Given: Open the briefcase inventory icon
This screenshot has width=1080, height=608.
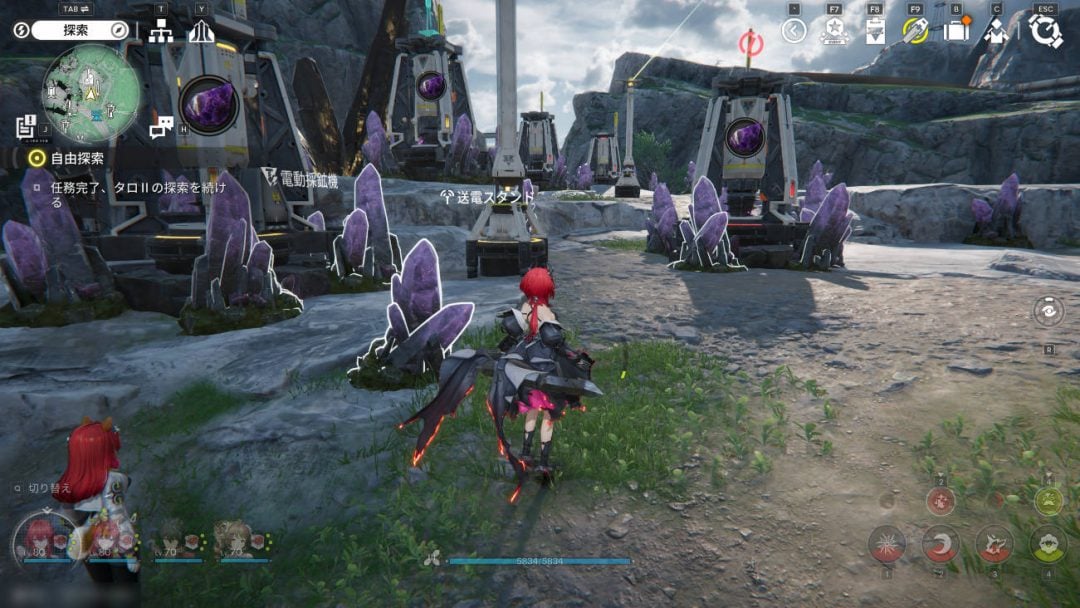Looking at the screenshot, I should (956, 31).
